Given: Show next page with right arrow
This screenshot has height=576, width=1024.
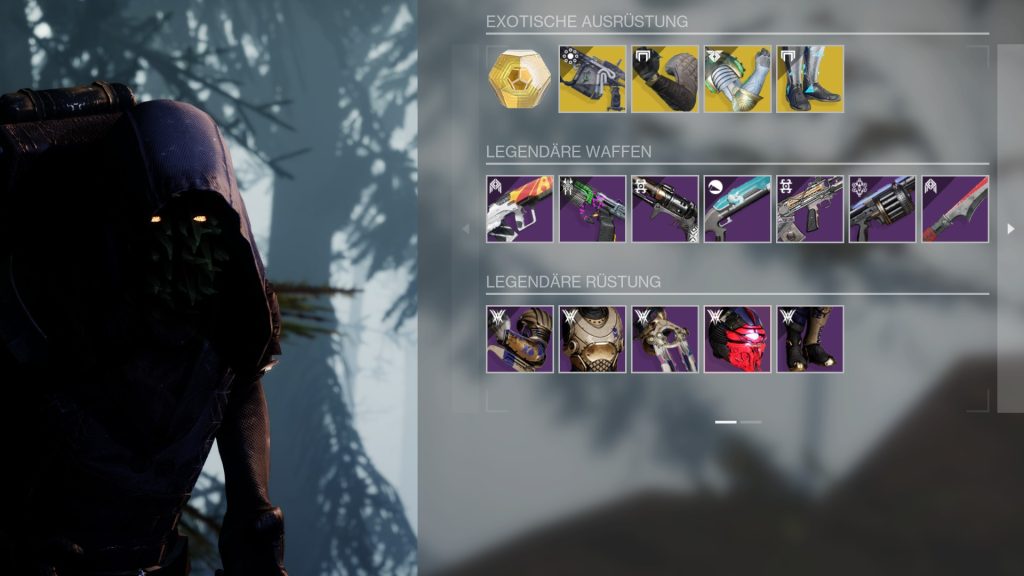Looking at the screenshot, I should click(1010, 229).
